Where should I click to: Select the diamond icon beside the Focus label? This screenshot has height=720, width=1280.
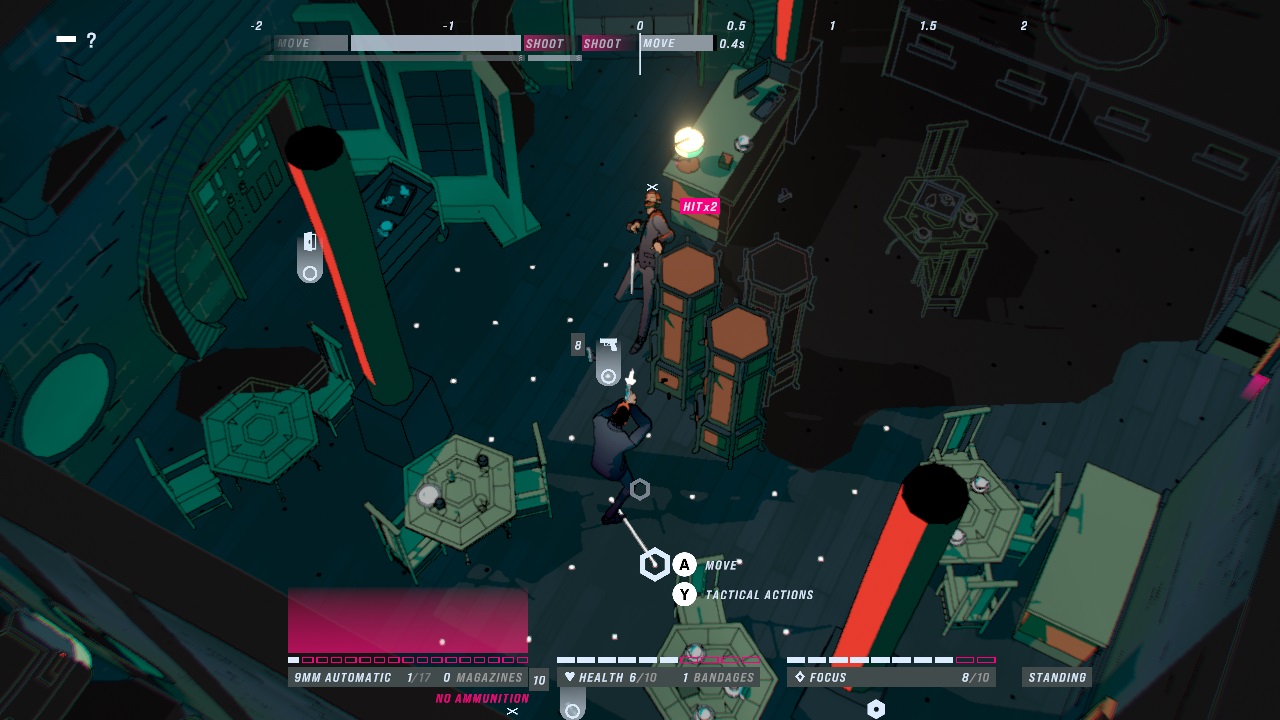click(798, 677)
